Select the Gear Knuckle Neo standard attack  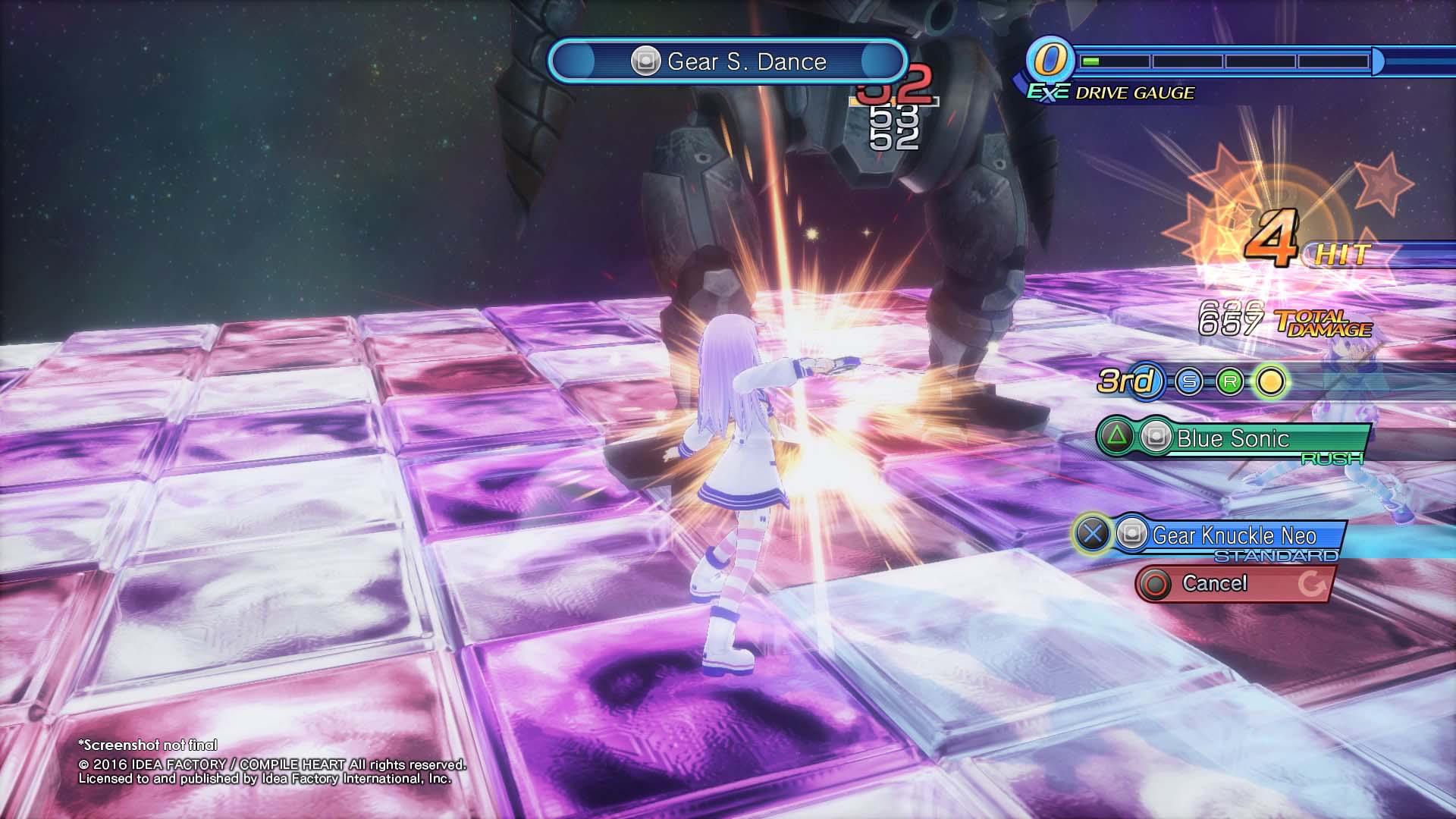point(1233,536)
